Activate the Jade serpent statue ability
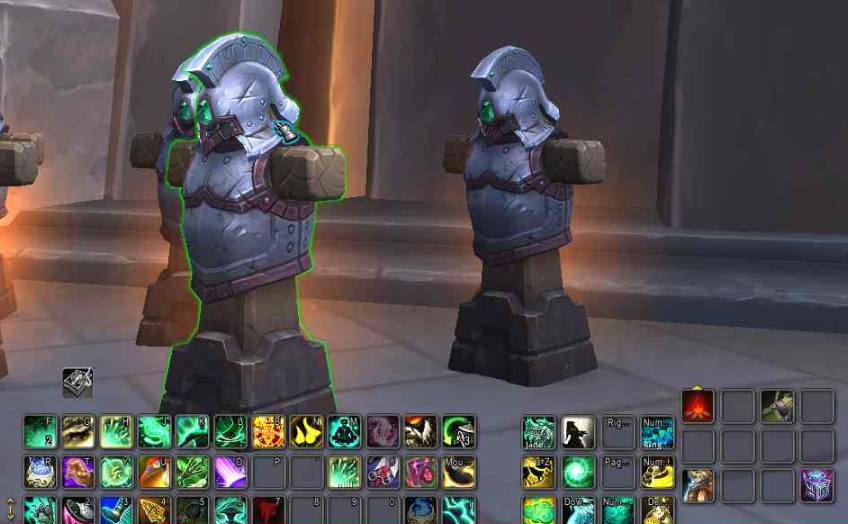848x524 pixels. [x=538, y=432]
